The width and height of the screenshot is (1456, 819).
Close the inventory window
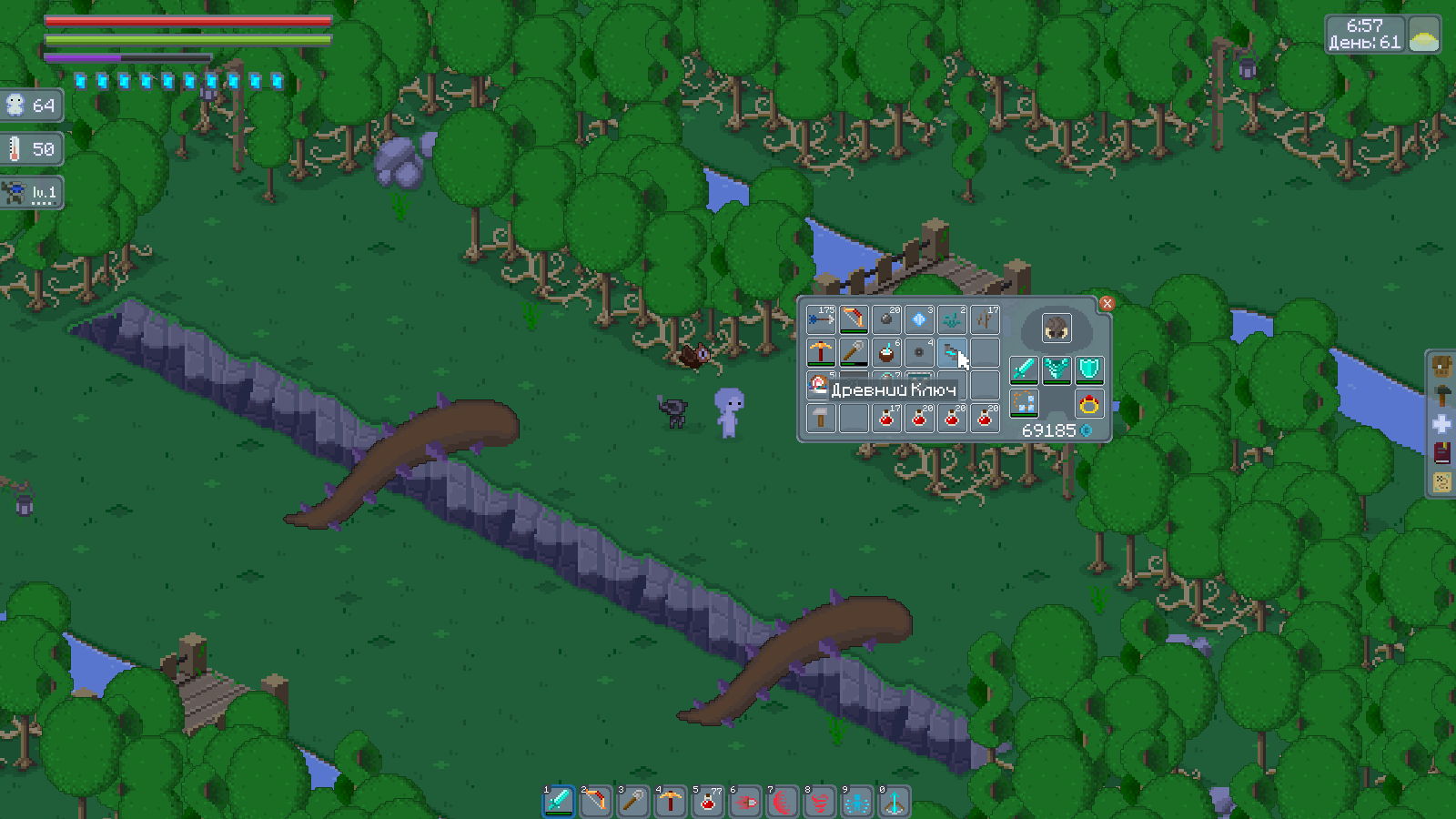tap(1107, 304)
